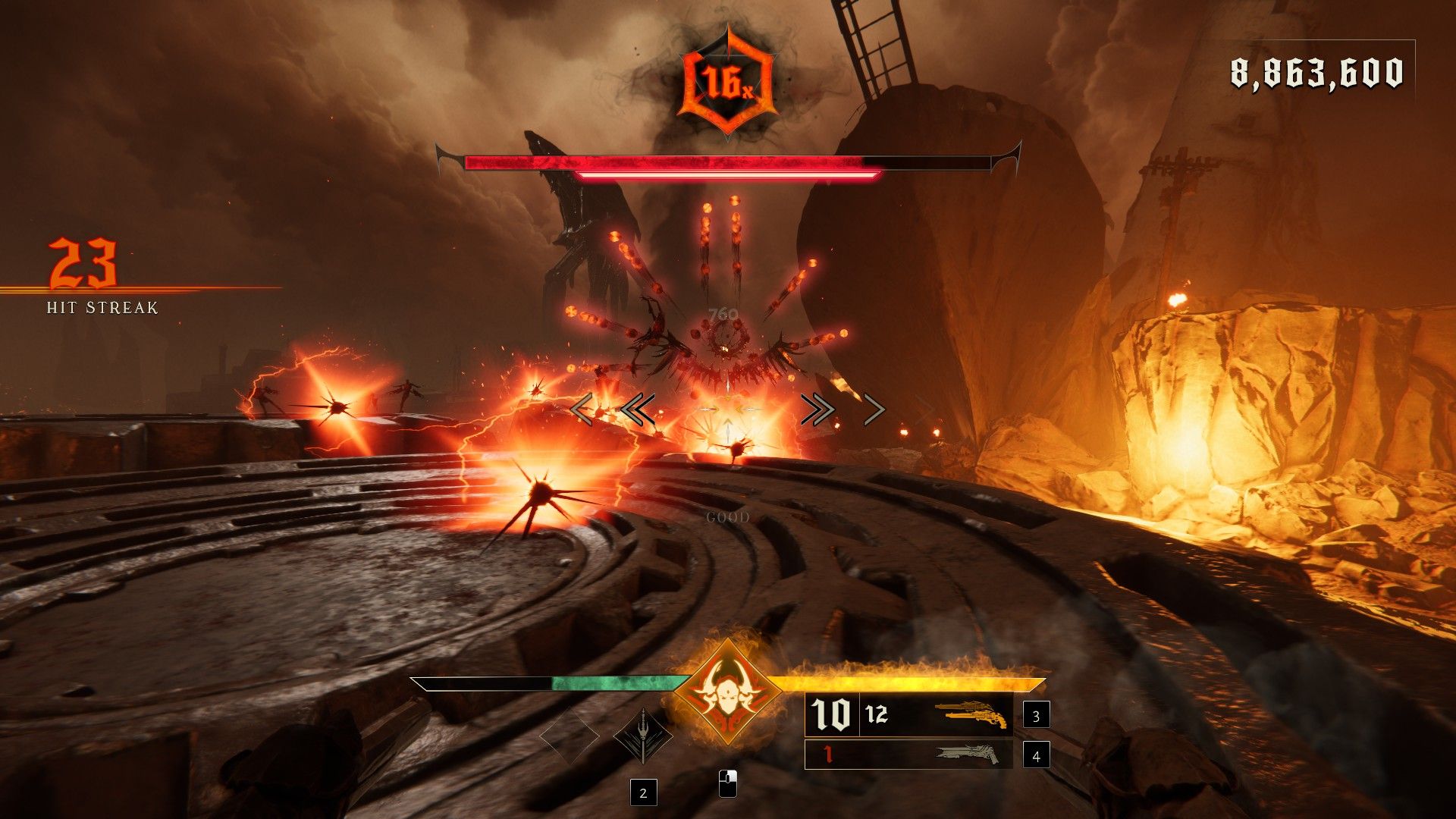
Task: Activate the flaming horned-face ultimate icon
Action: pyautogui.click(x=726, y=692)
